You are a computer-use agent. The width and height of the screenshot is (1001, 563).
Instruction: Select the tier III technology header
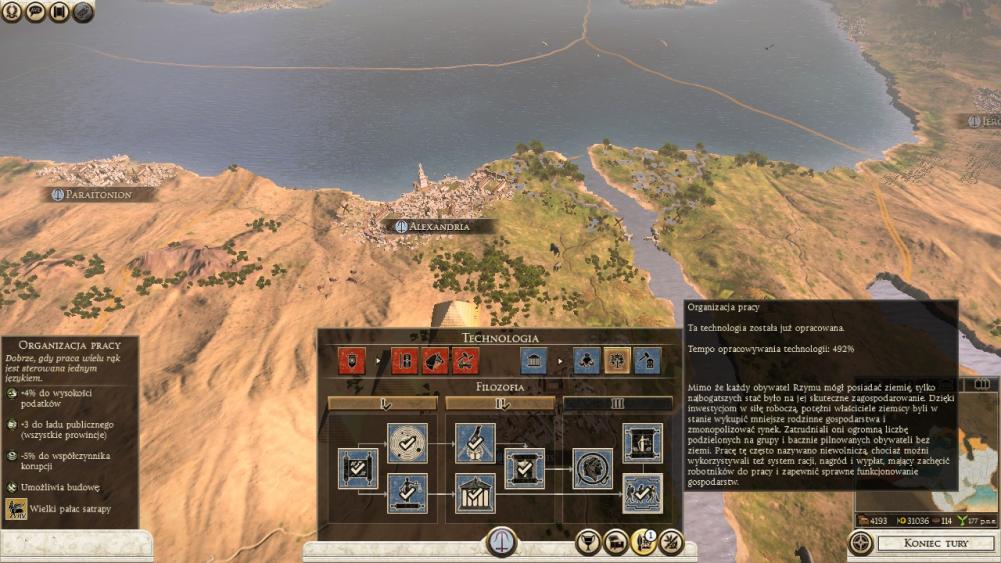617,404
